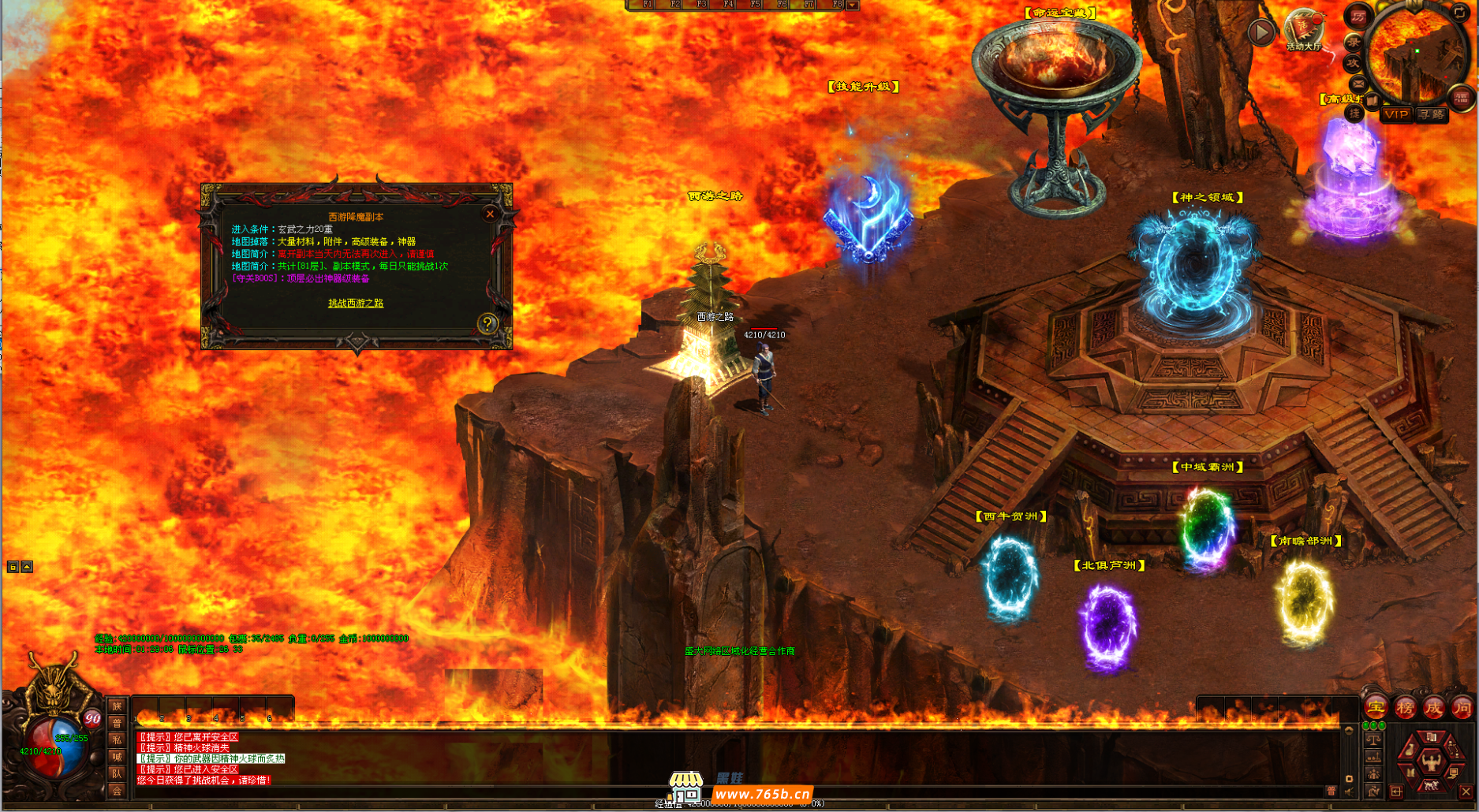Toggle the 攻 attack mode button
This screenshot has width=1479, height=812.
click(1354, 62)
